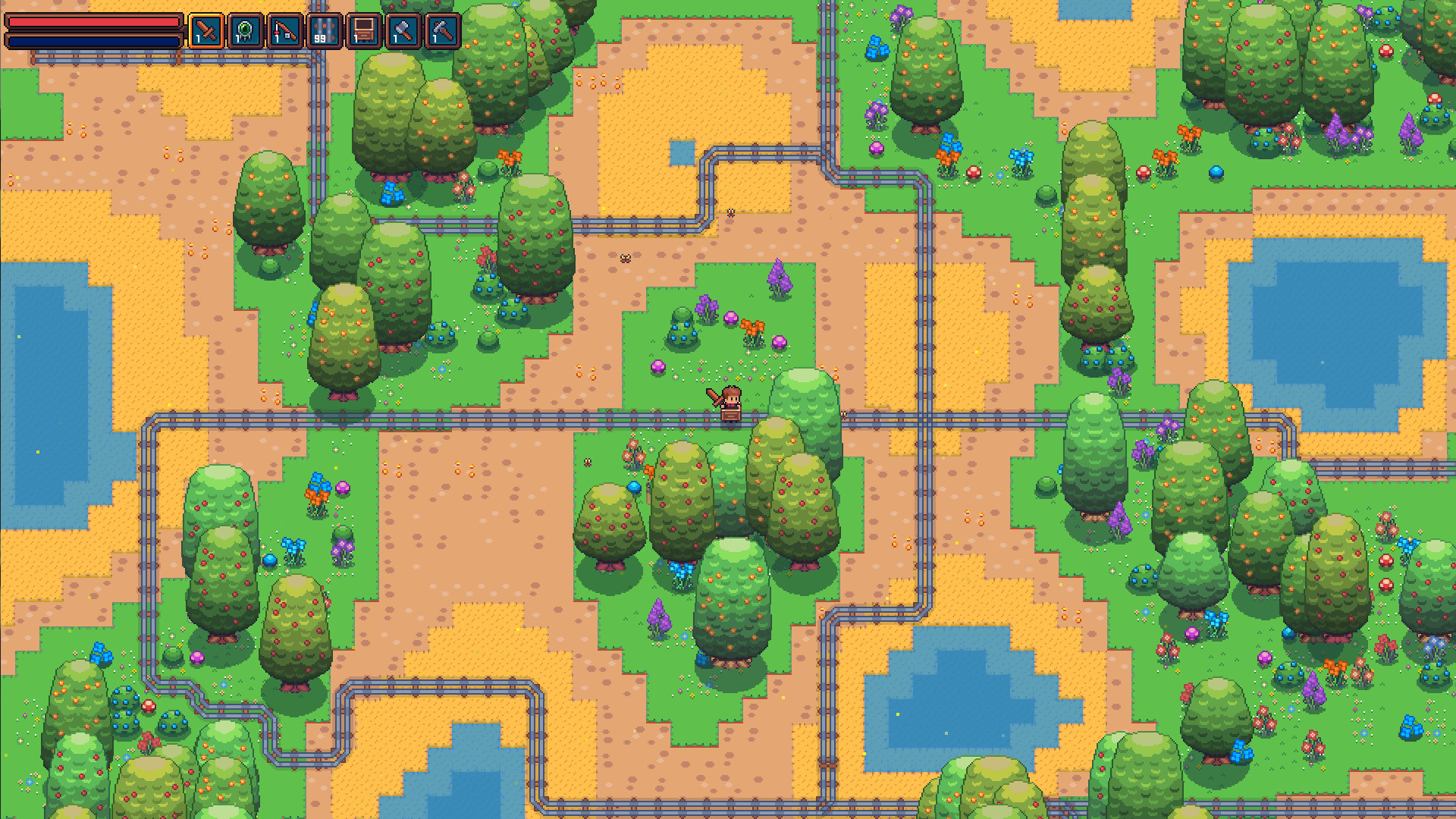Click the red health bar
1456x819 pixels.
95,23
